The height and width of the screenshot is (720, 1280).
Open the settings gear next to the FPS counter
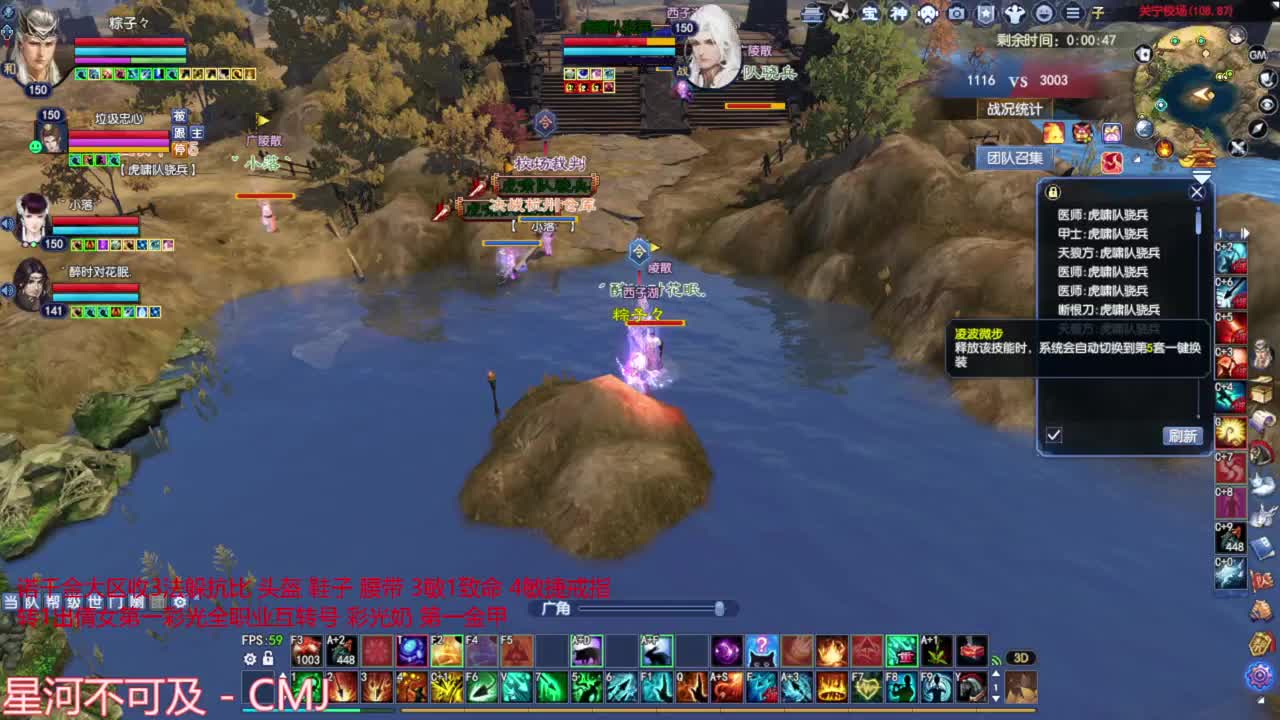(249, 658)
